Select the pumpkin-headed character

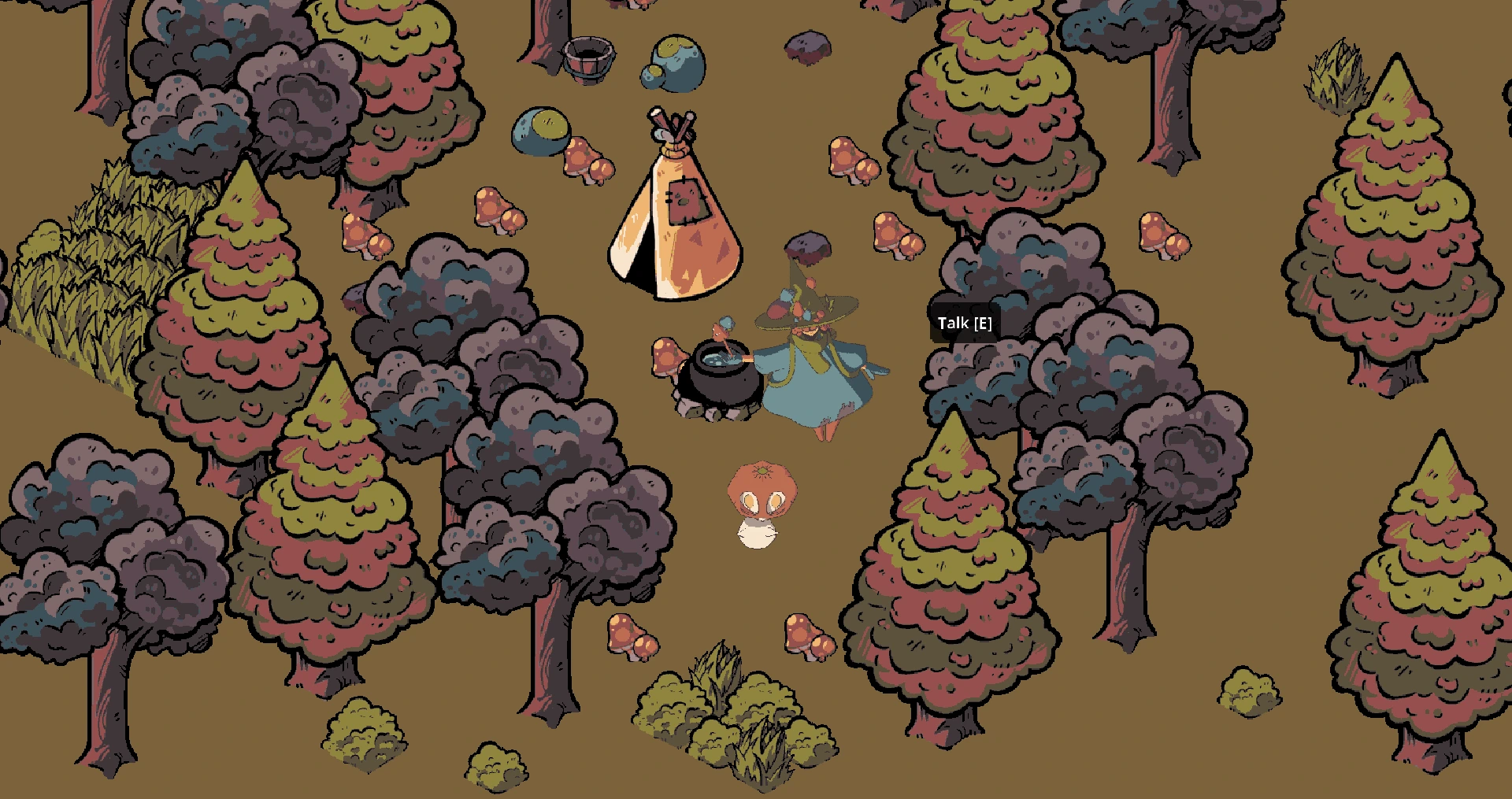pos(760,504)
